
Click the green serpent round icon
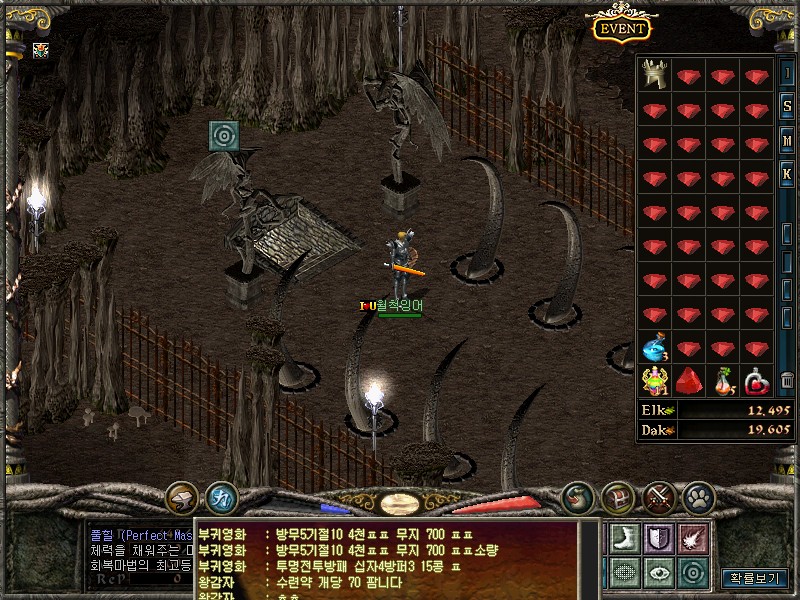point(578,495)
